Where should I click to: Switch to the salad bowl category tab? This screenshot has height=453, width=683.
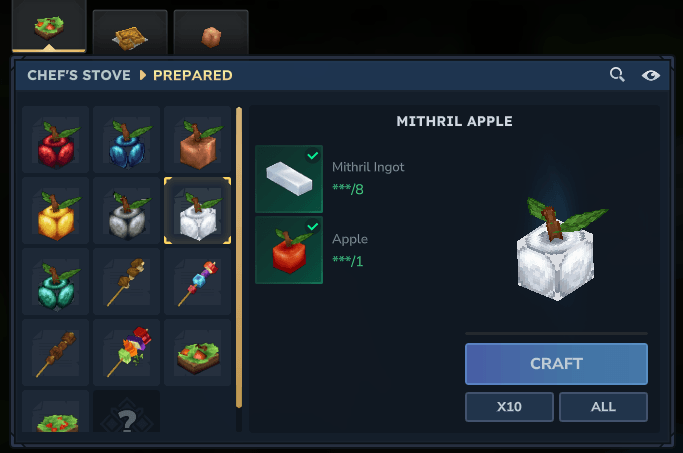click(48, 27)
